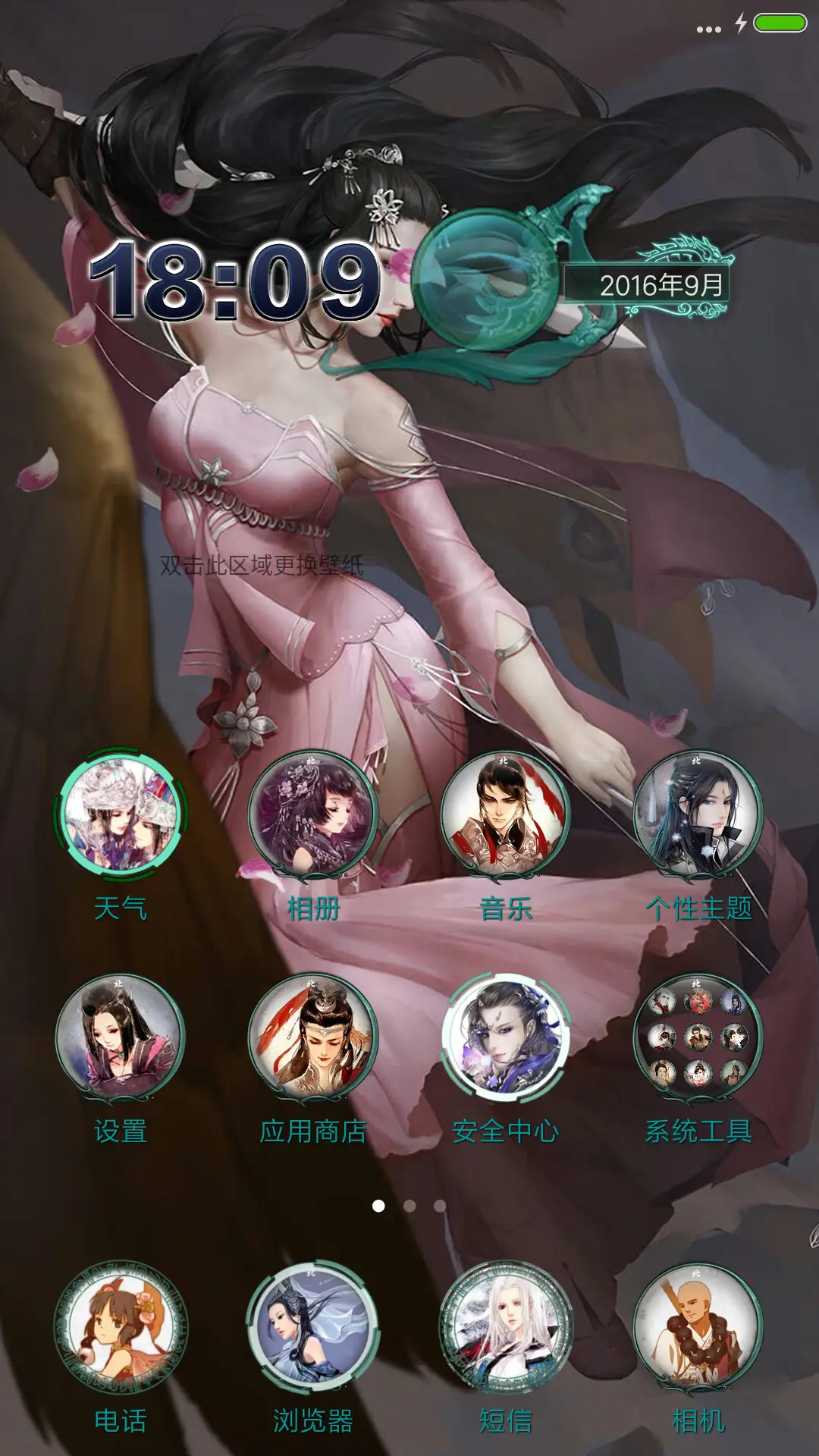Open 短信 messages

[x=505, y=1329]
